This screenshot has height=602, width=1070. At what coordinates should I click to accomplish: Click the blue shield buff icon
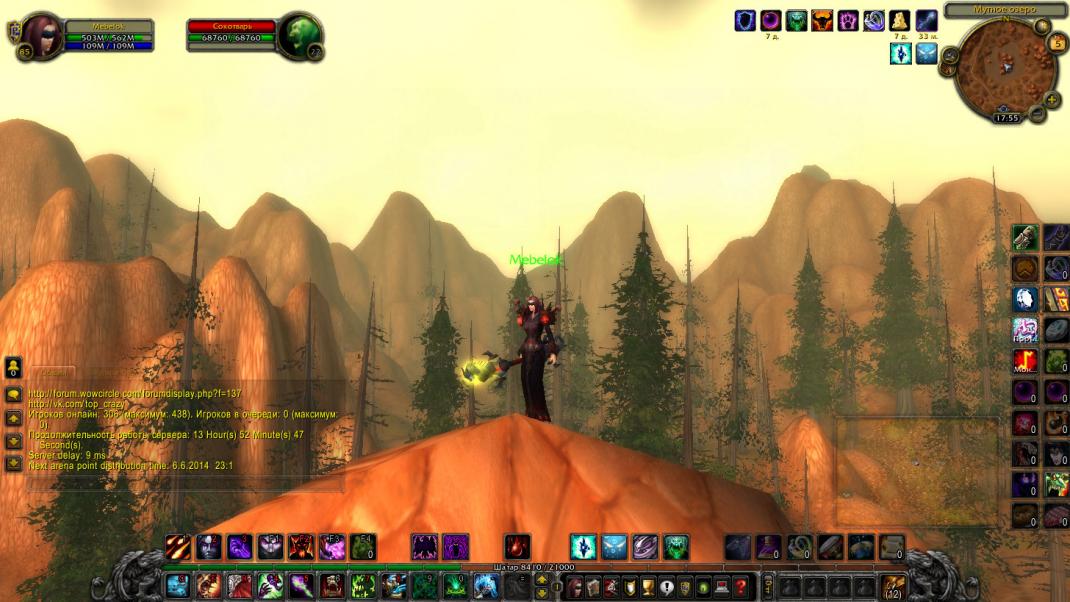coord(745,20)
